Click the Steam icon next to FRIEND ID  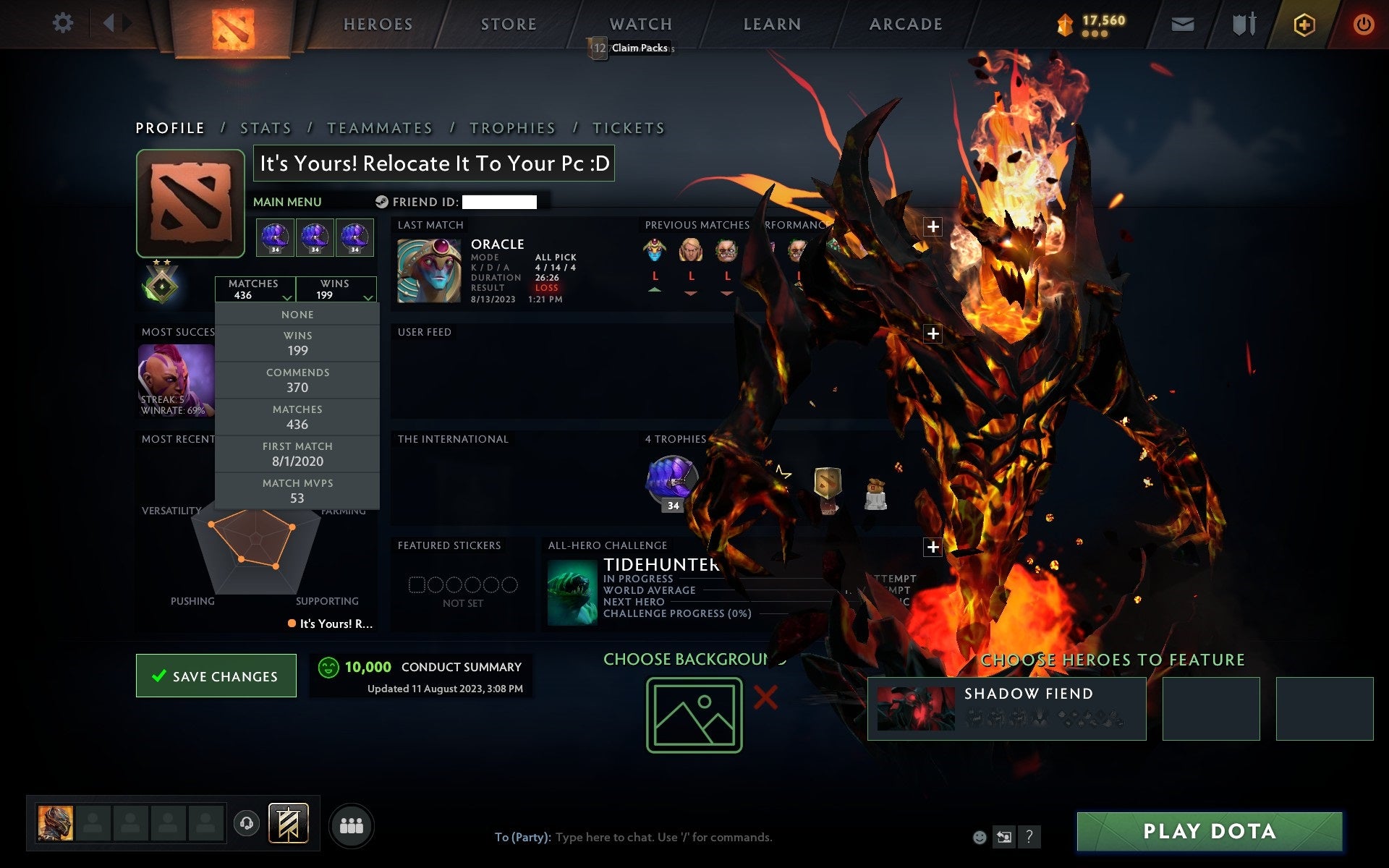pyautogui.click(x=381, y=202)
